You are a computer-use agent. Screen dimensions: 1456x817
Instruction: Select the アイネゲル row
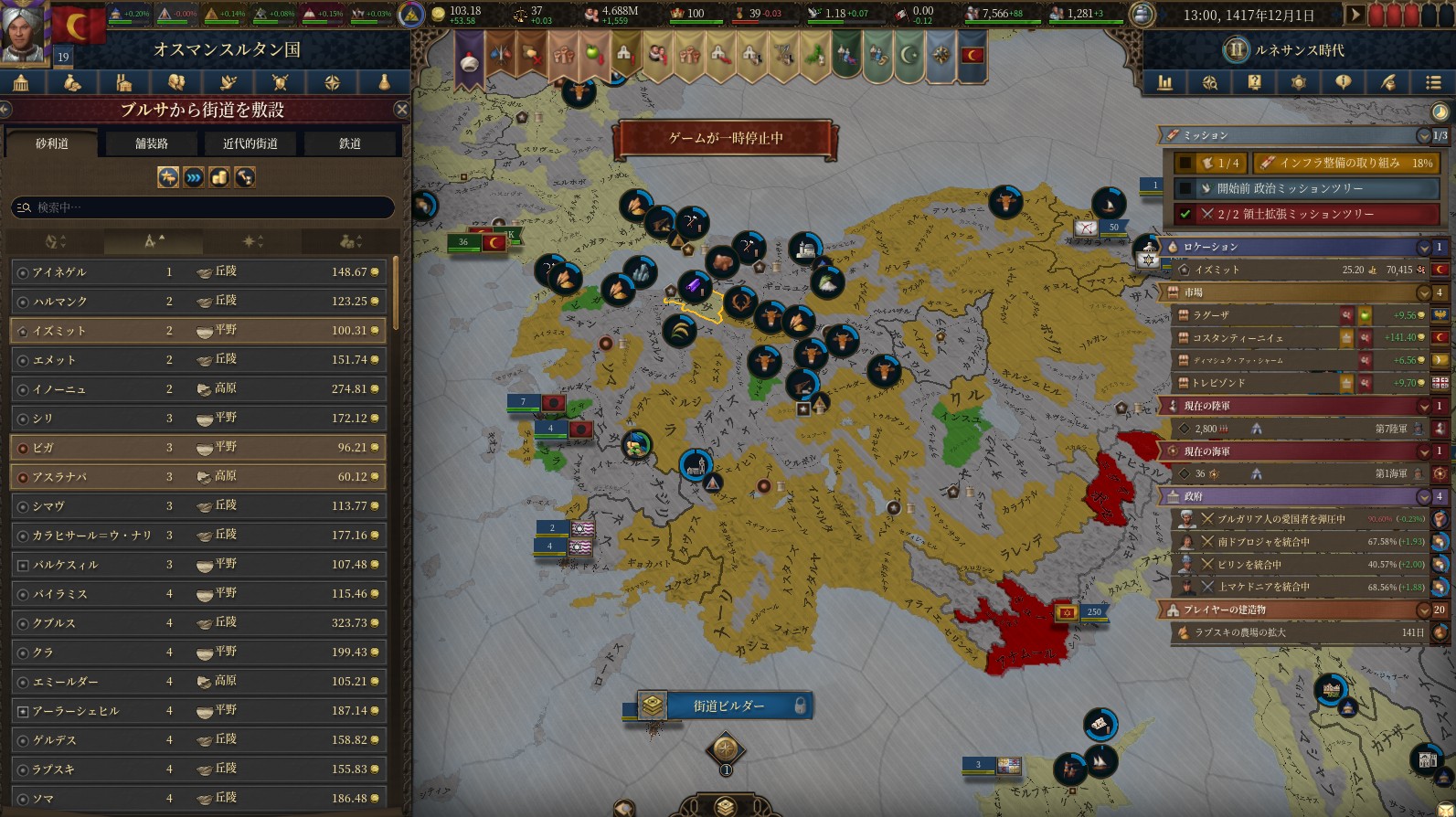point(197,272)
